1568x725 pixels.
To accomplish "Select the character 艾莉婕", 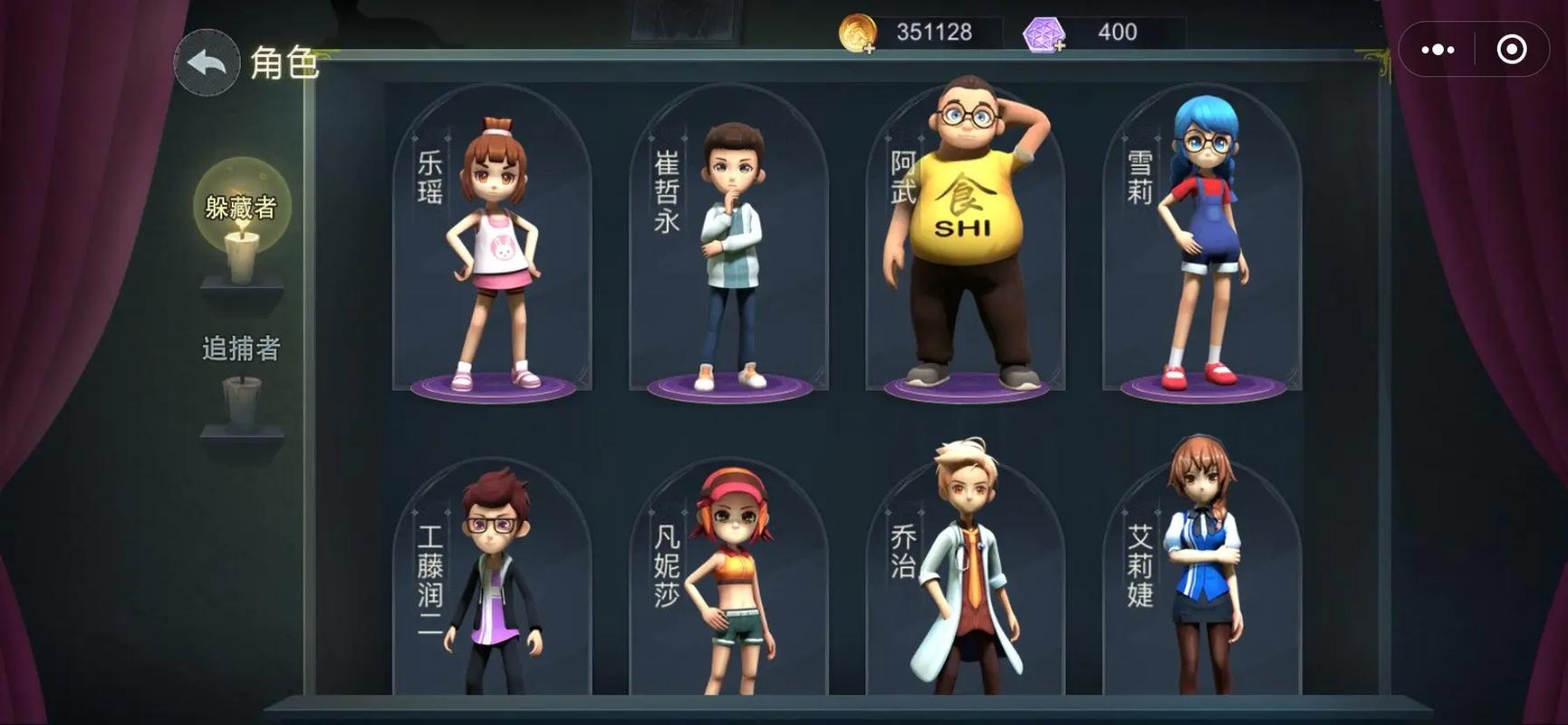I will pyautogui.click(x=1200, y=580).
